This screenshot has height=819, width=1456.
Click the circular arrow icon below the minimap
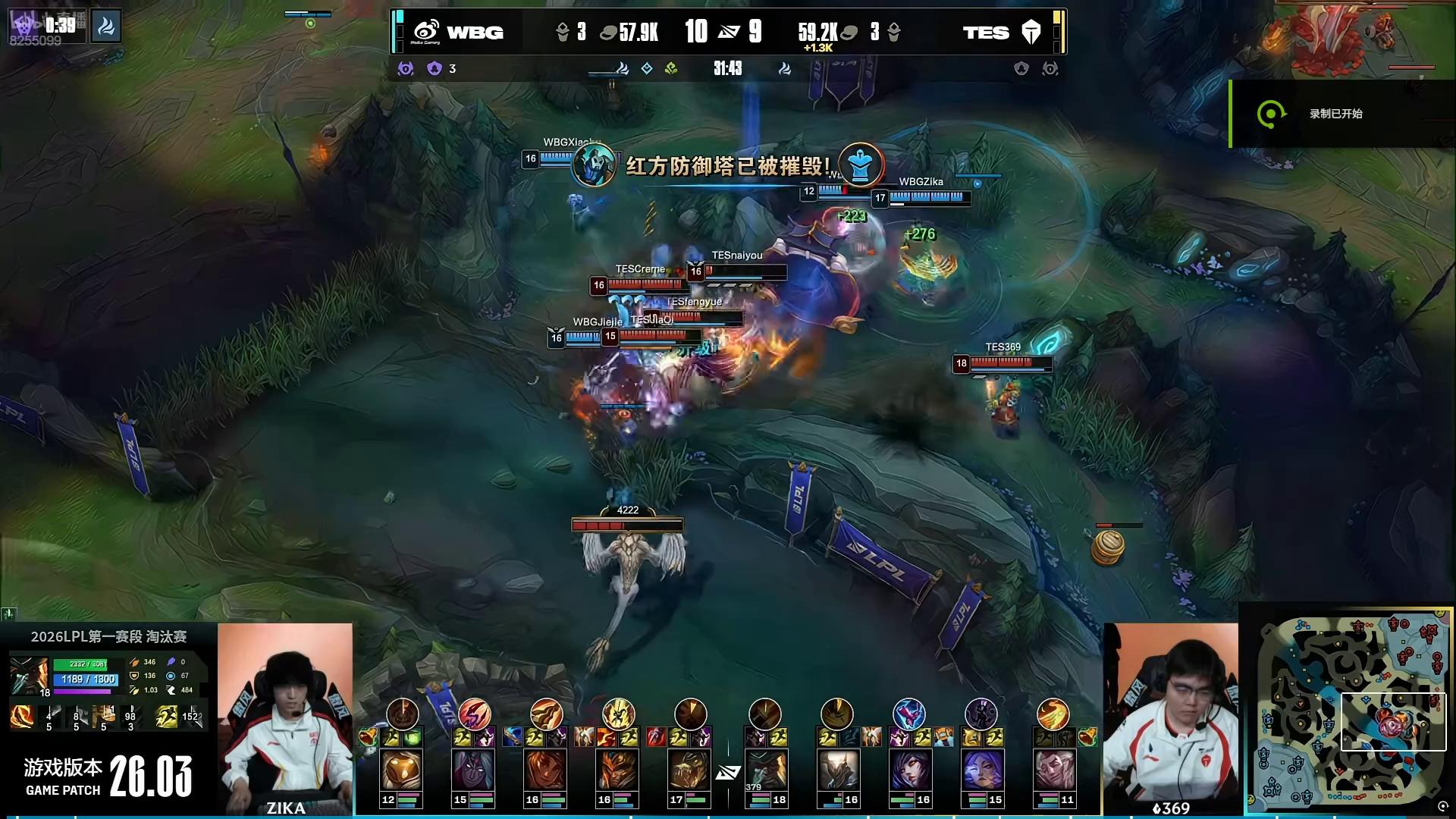click(x=1443, y=807)
